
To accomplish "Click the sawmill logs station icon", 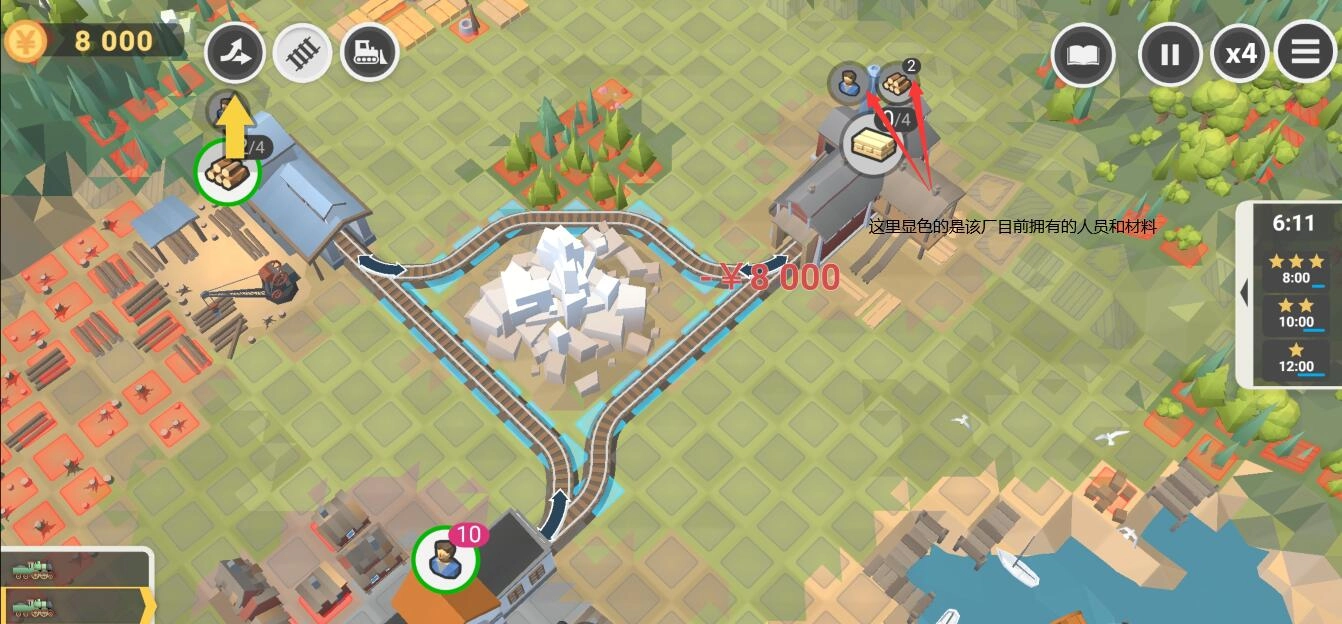I will [x=226, y=172].
